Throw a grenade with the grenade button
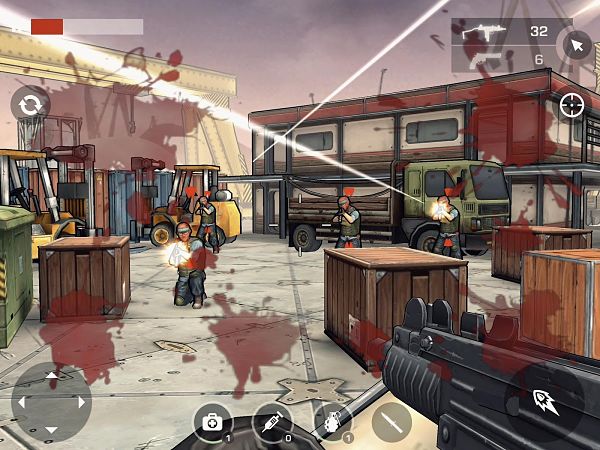This screenshot has width=600, height=450. [x=331, y=423]
